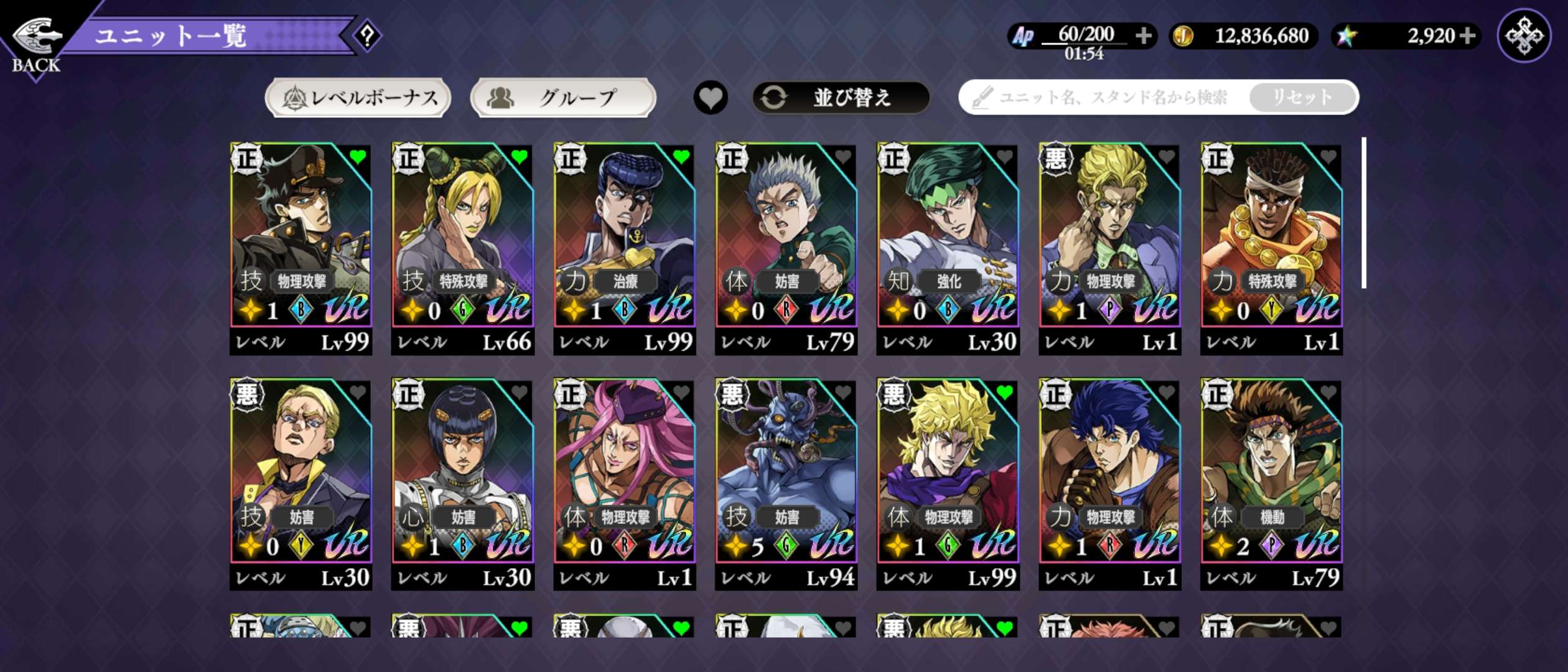Choose the Lv99 治療 healer unit card

click(624, 249)
